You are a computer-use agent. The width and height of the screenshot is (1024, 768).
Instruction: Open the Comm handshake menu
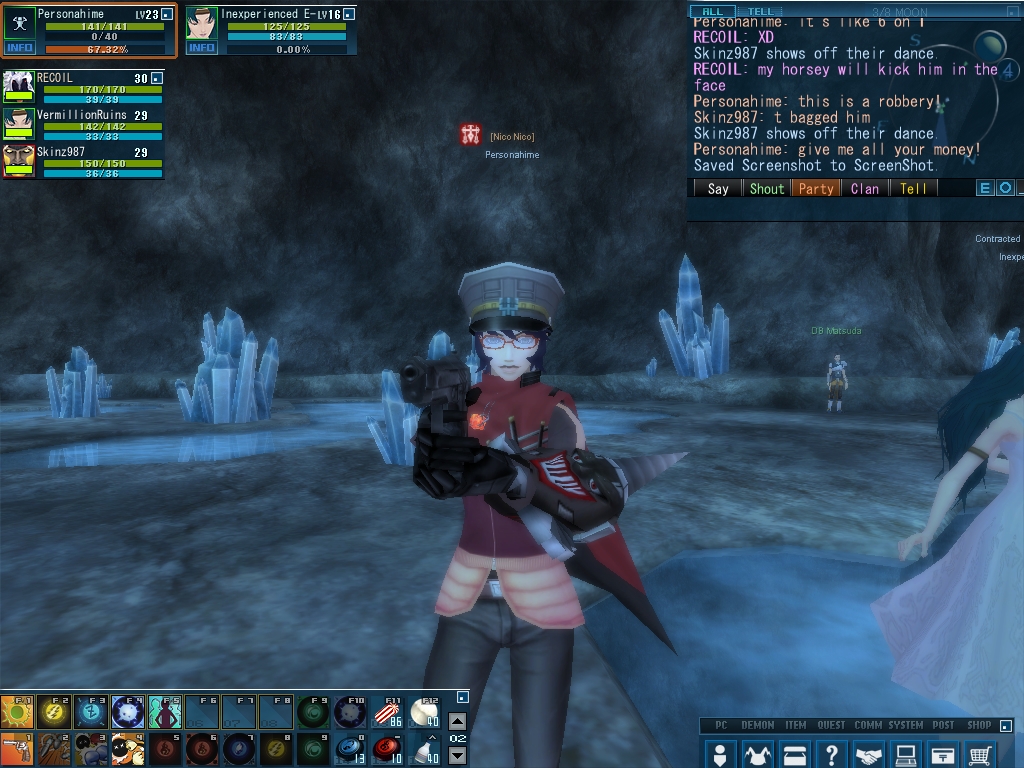[870, 754]
